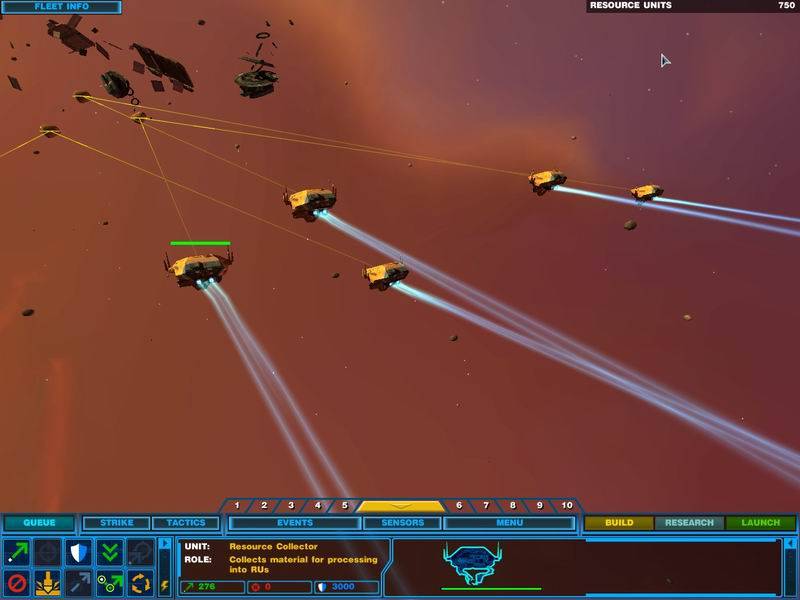Open the Fleet Info panel
This screenshot has height=600, width=800.
coord(62,6)
